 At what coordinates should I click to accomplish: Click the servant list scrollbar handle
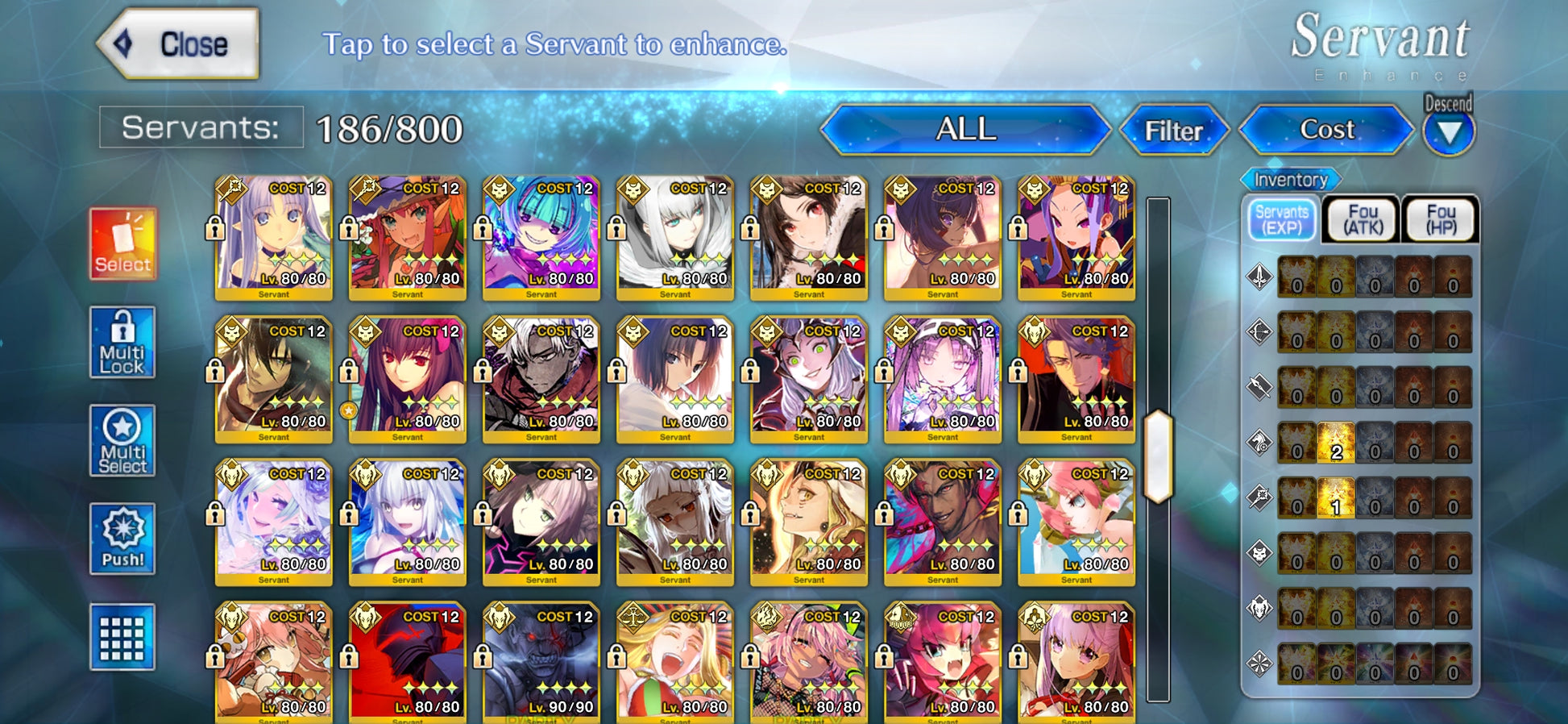click(1158, 456)
